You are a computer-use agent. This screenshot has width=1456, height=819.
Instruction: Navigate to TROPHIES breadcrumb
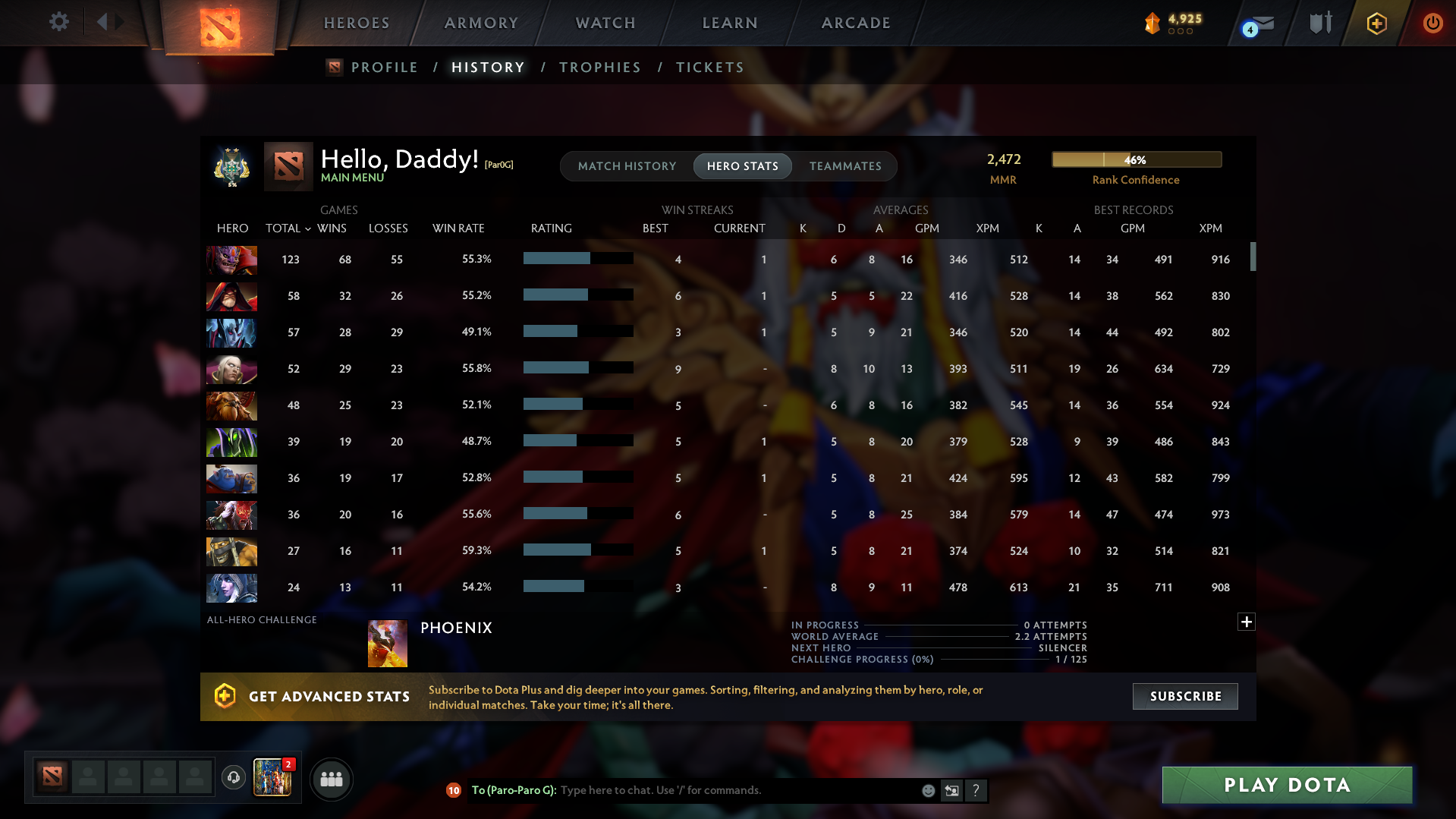point(599,67)
